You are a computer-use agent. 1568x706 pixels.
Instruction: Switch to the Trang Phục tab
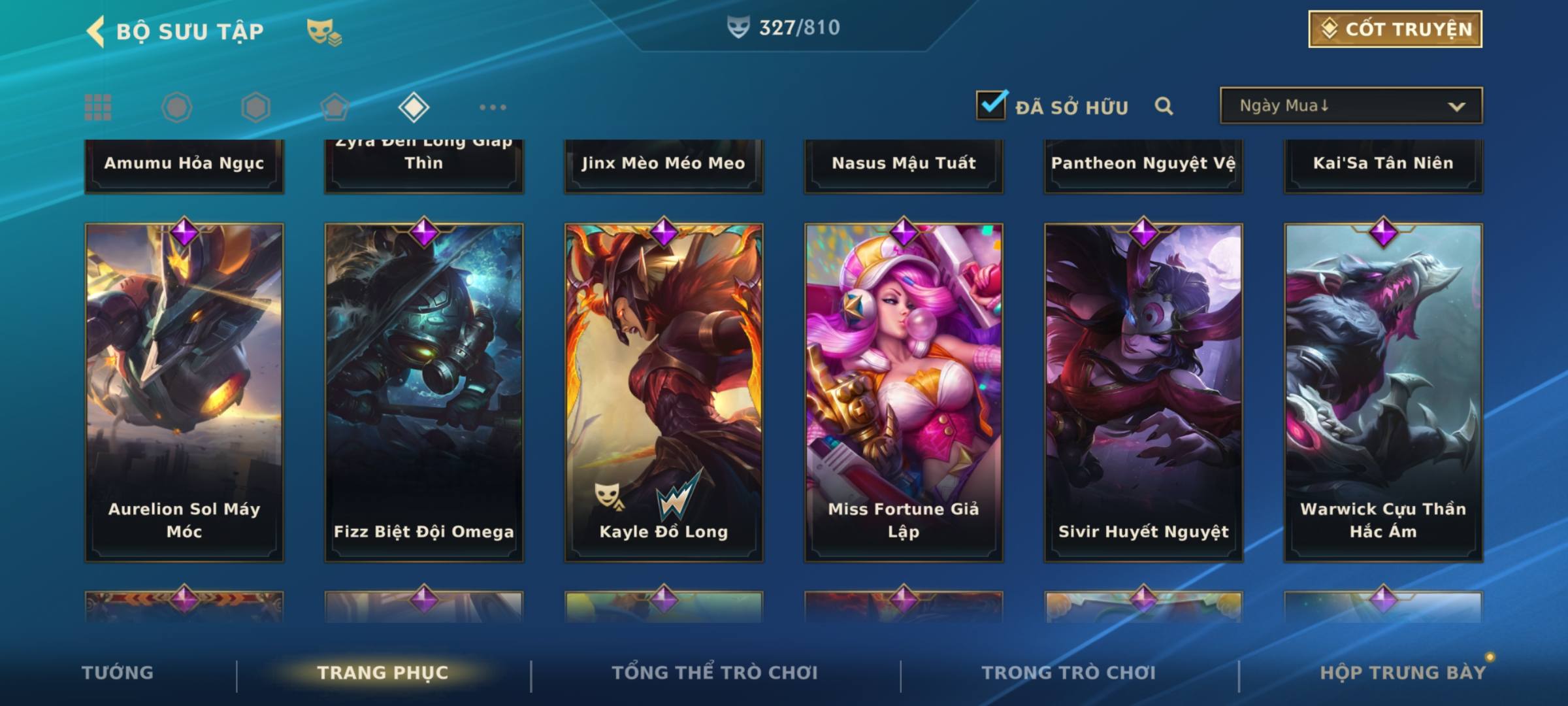(x=383, y=673)
